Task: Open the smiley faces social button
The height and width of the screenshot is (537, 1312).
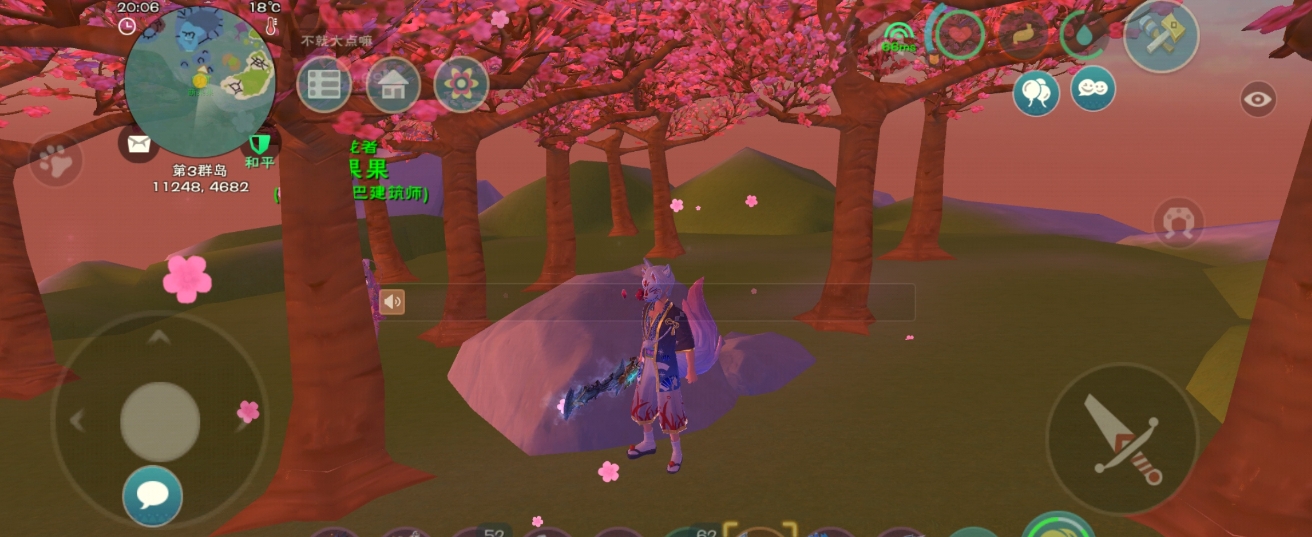Action: (x=1093, y=89)
